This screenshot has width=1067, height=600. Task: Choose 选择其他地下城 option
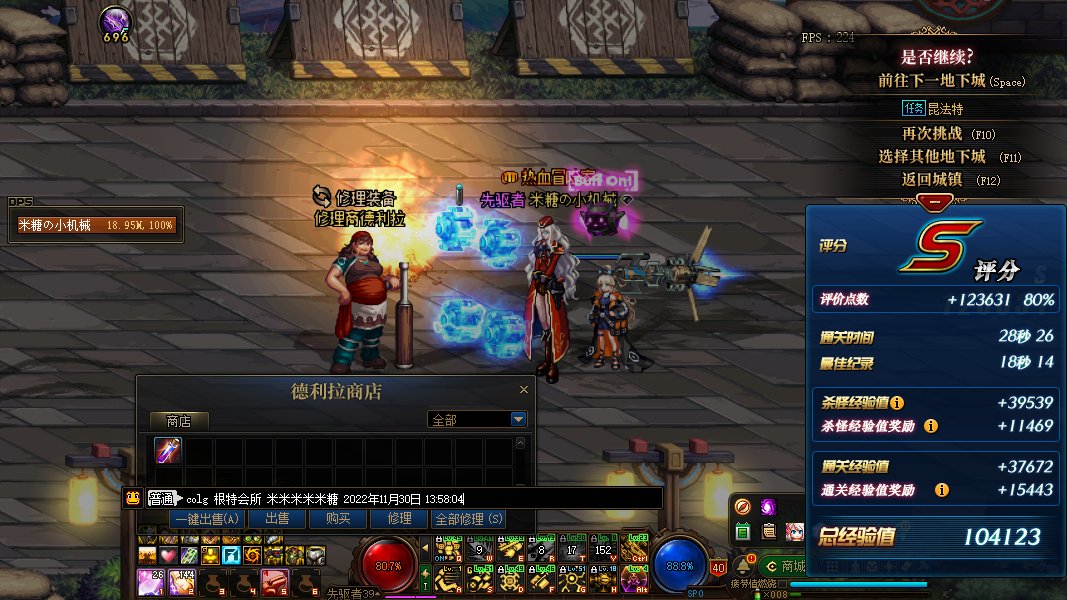tap(934, 157)
